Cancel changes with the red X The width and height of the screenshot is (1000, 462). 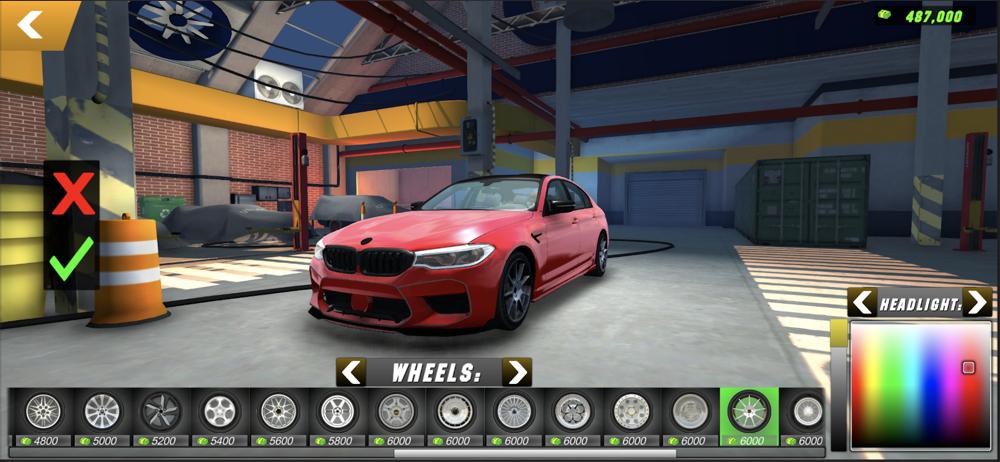click(72, 193)
